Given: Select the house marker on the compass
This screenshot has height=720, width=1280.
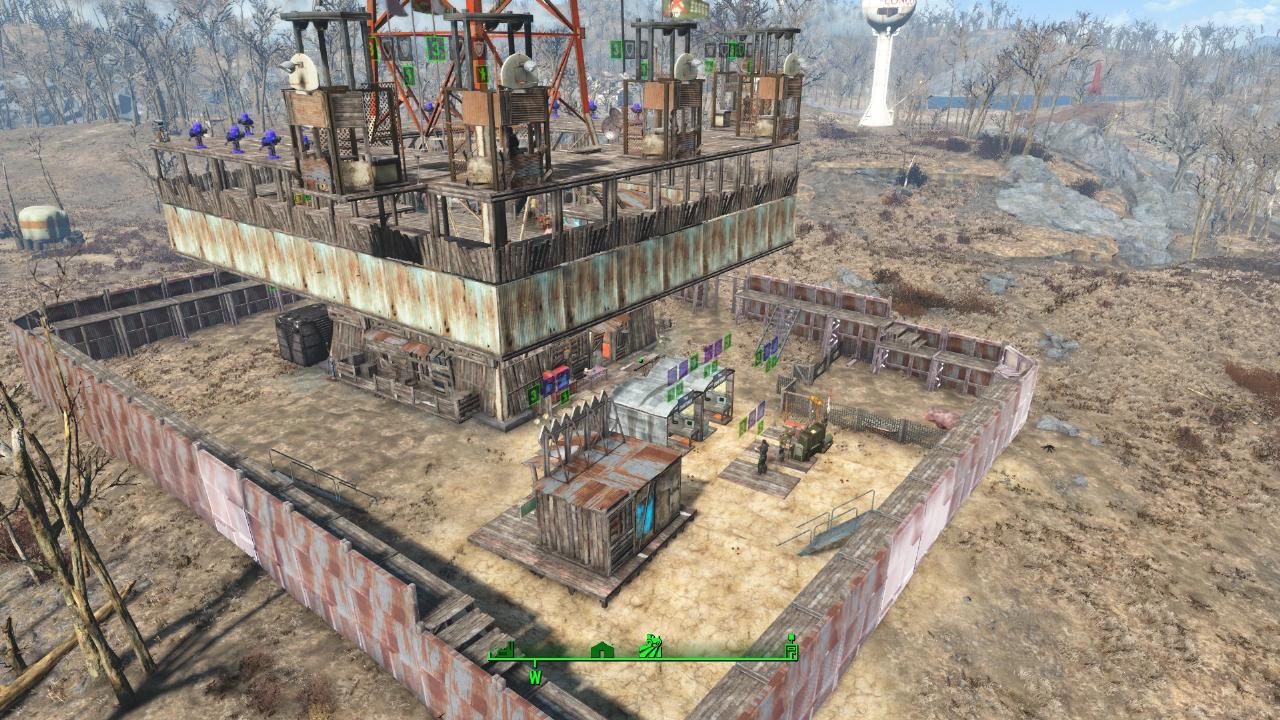Looking at the screenshot, I should (602, 650).
